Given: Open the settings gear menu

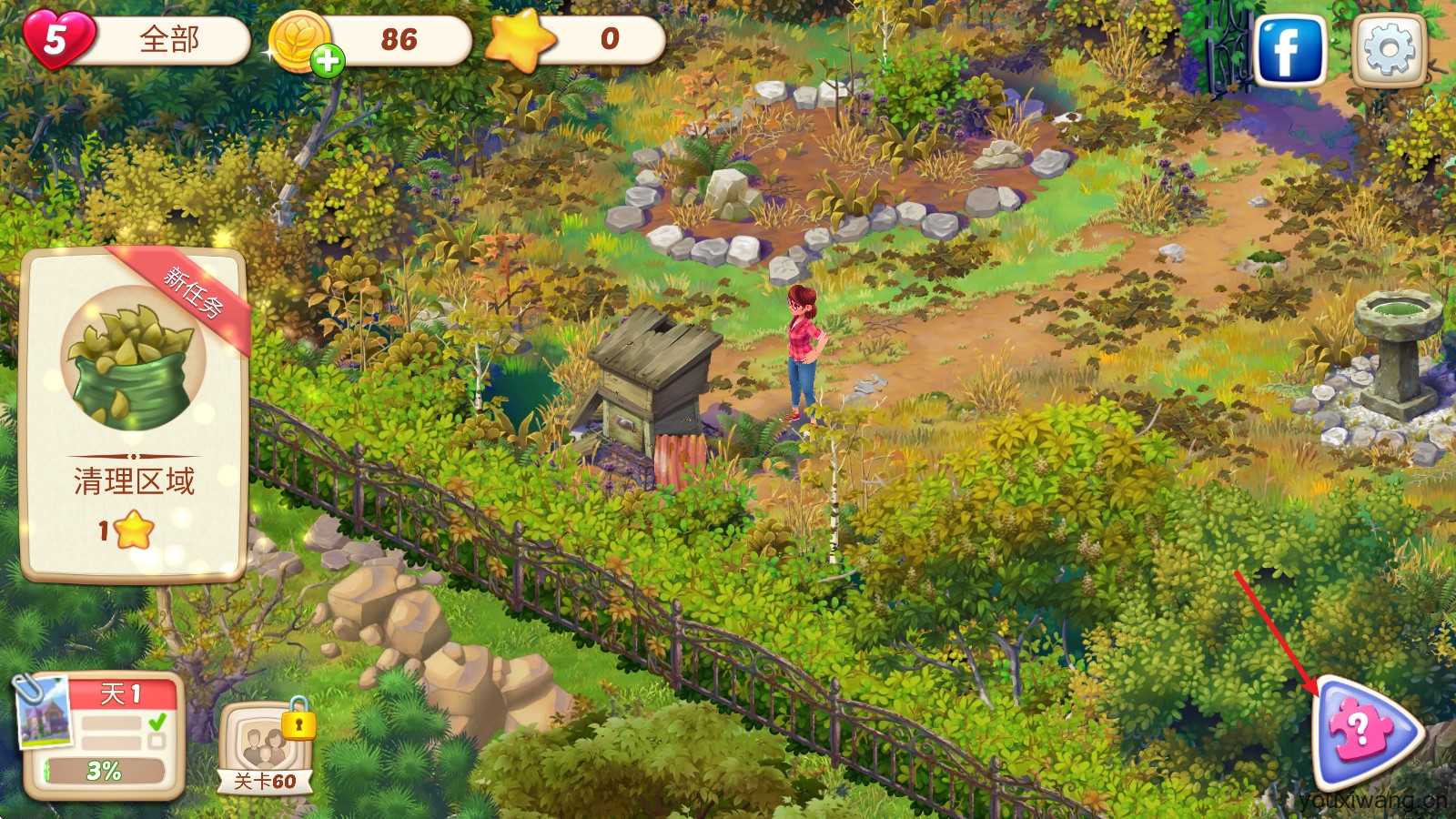Looking at the screenshot, I should click(1390, 50).
